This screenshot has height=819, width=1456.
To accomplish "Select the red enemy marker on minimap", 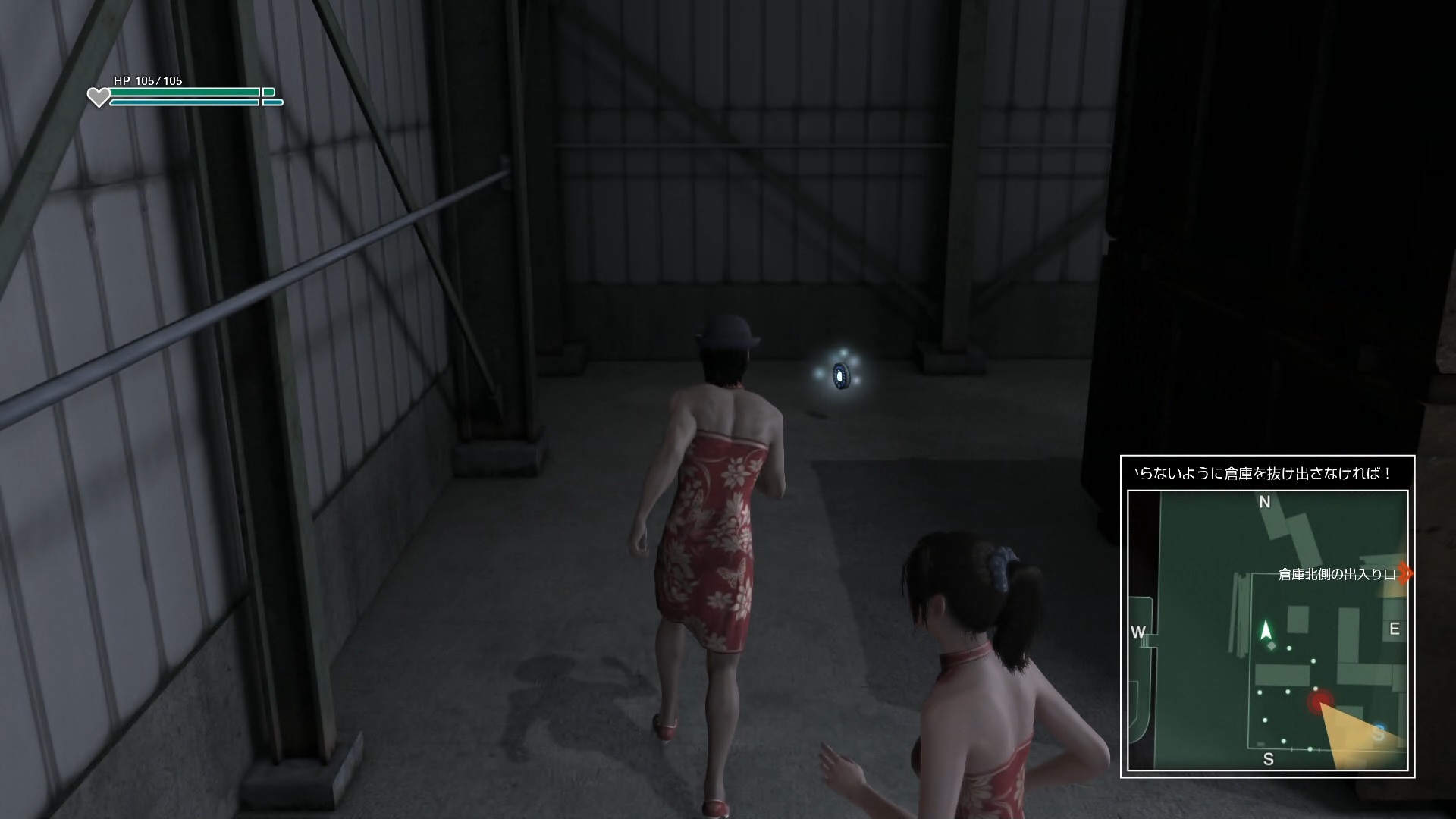I will pos(1320,701).
